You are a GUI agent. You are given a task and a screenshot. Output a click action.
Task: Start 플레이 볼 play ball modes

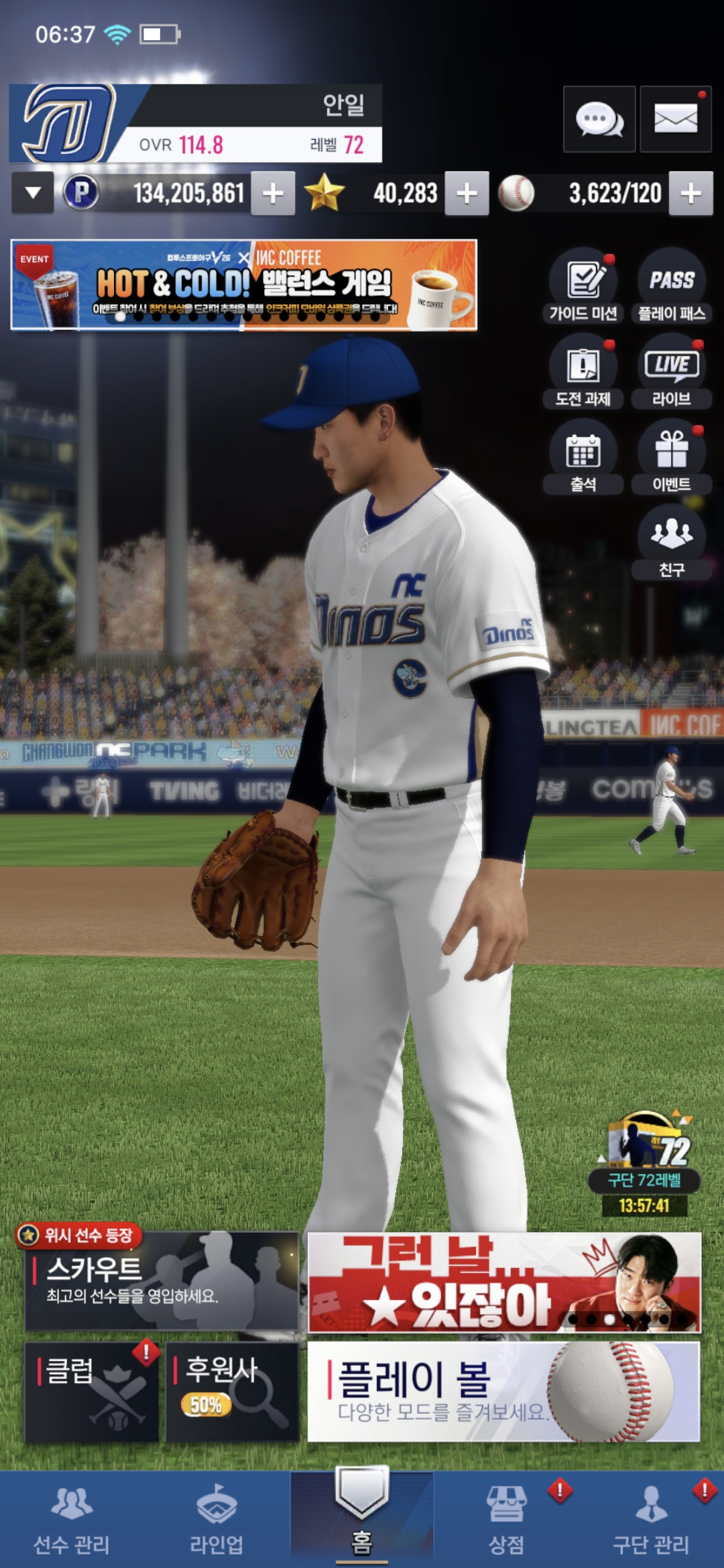(503, 1391)
